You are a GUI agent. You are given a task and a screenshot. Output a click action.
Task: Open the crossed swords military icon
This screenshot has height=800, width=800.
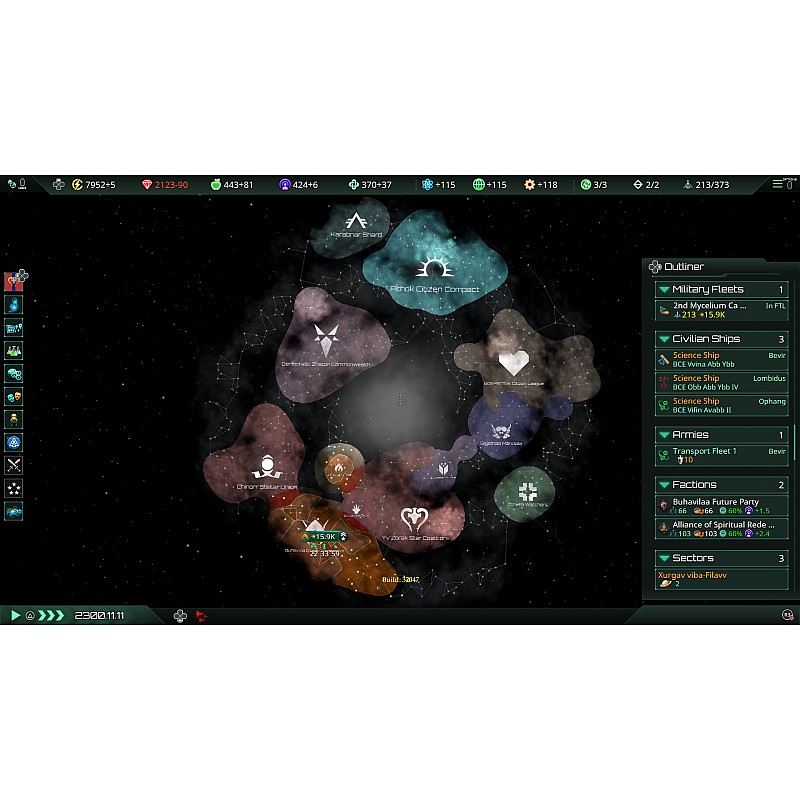click(14, 465)
